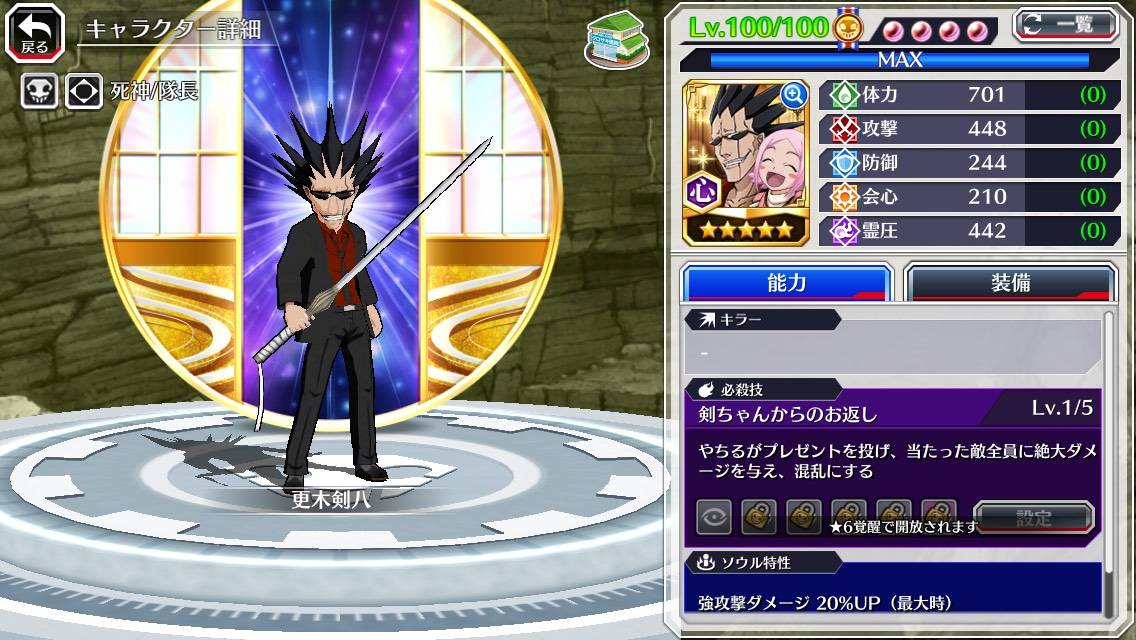This screenshot has height=640, width=1136.
Task: Open the 一覧 character list
Action: (1065, 25)
